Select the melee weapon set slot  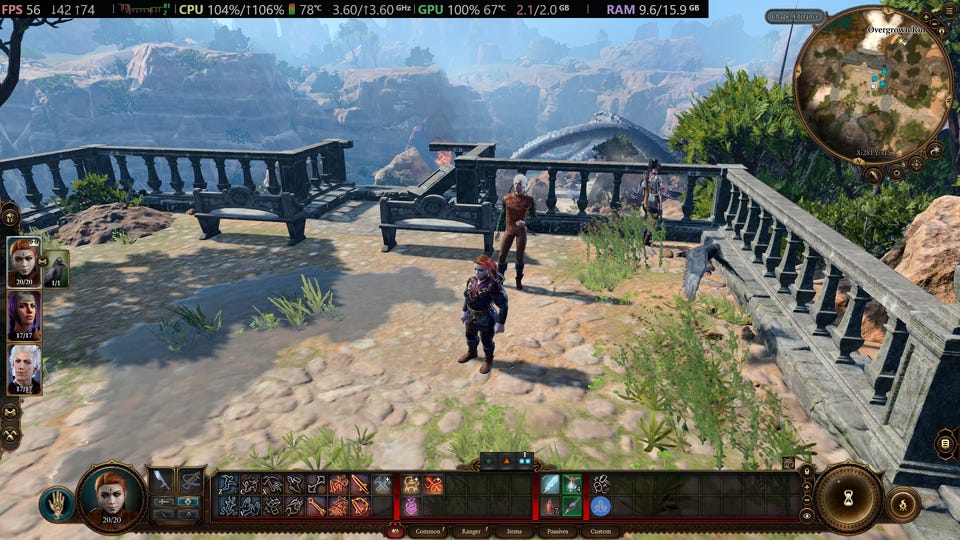162,481
